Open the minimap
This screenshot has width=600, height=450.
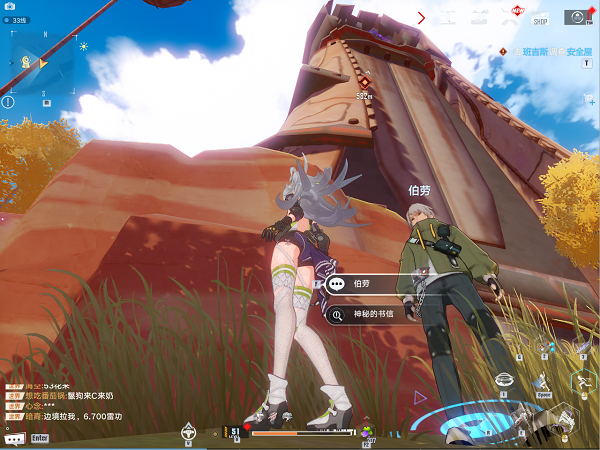pos(42,64)
